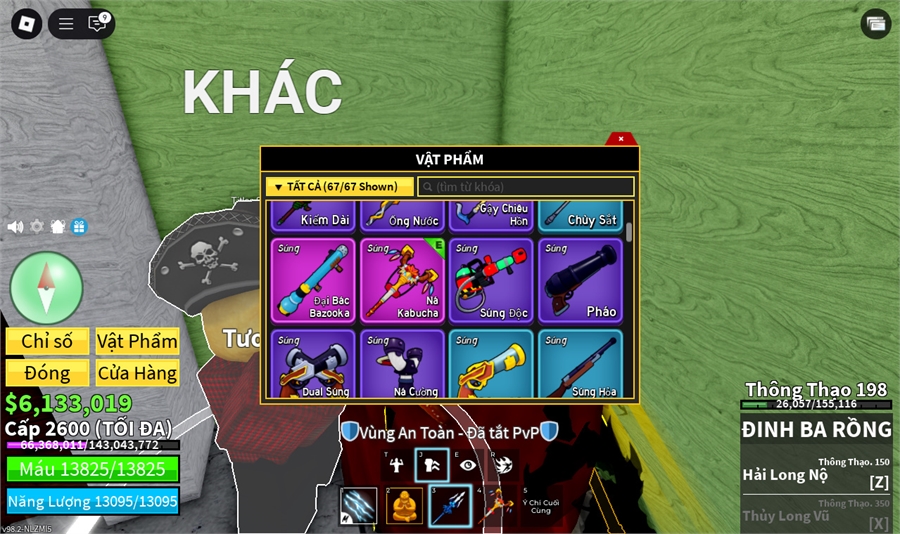The width and height of the screenshot is (900, 534).
Task: Select the Đại Bác Bazooka gun
Action: (x=313, y=280)
